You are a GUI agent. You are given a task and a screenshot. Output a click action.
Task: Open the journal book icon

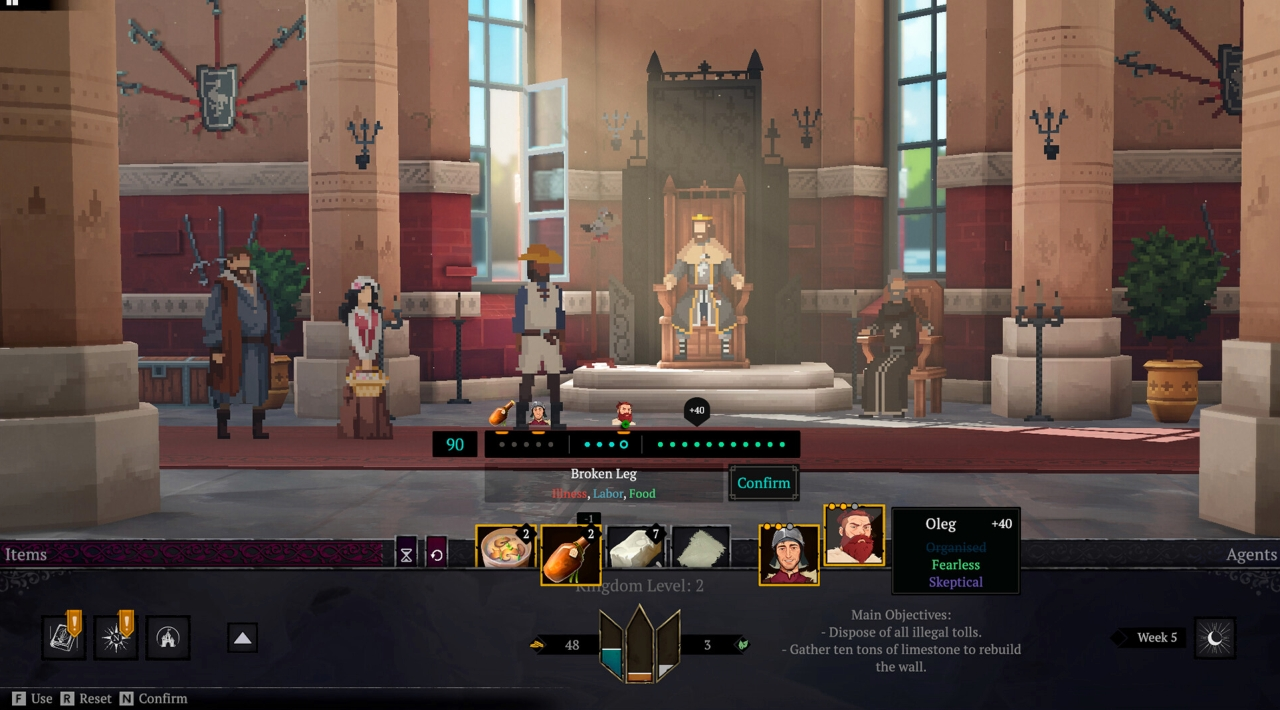pyautogui.click(x=63, y=638)
